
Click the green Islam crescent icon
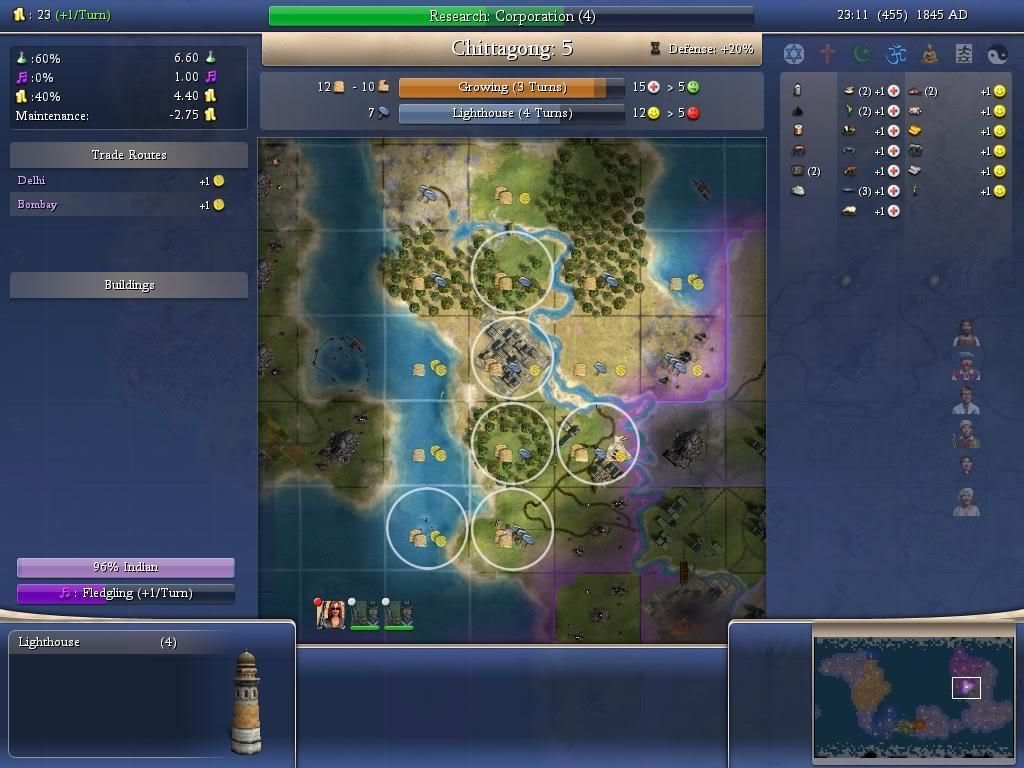pyautogui.click(x=862, y=53)
